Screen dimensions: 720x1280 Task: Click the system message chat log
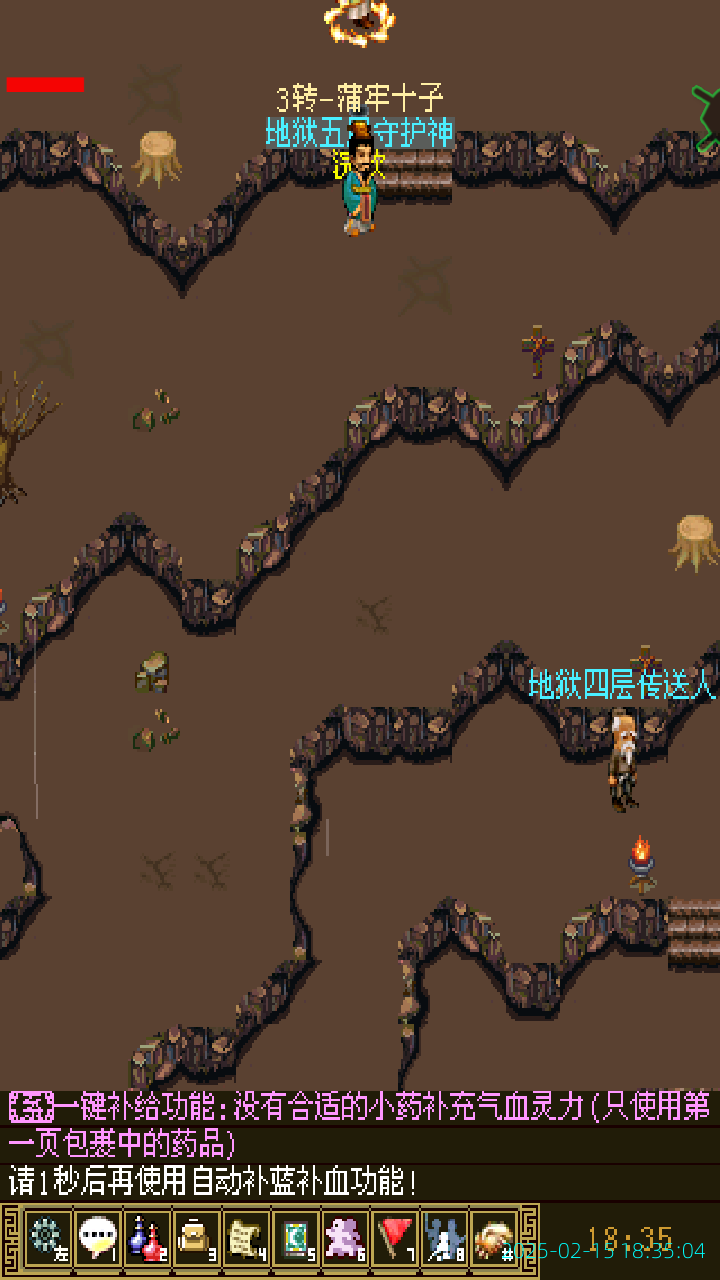pos(360,1145)
